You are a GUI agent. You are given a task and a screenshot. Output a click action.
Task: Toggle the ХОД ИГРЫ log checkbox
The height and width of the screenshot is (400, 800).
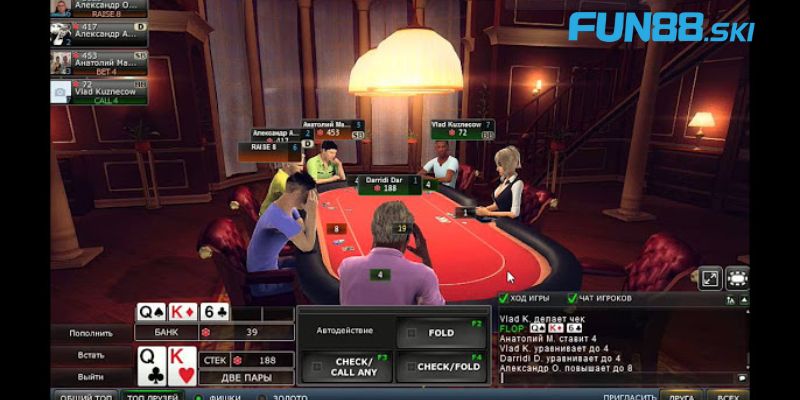pos(504,298)
